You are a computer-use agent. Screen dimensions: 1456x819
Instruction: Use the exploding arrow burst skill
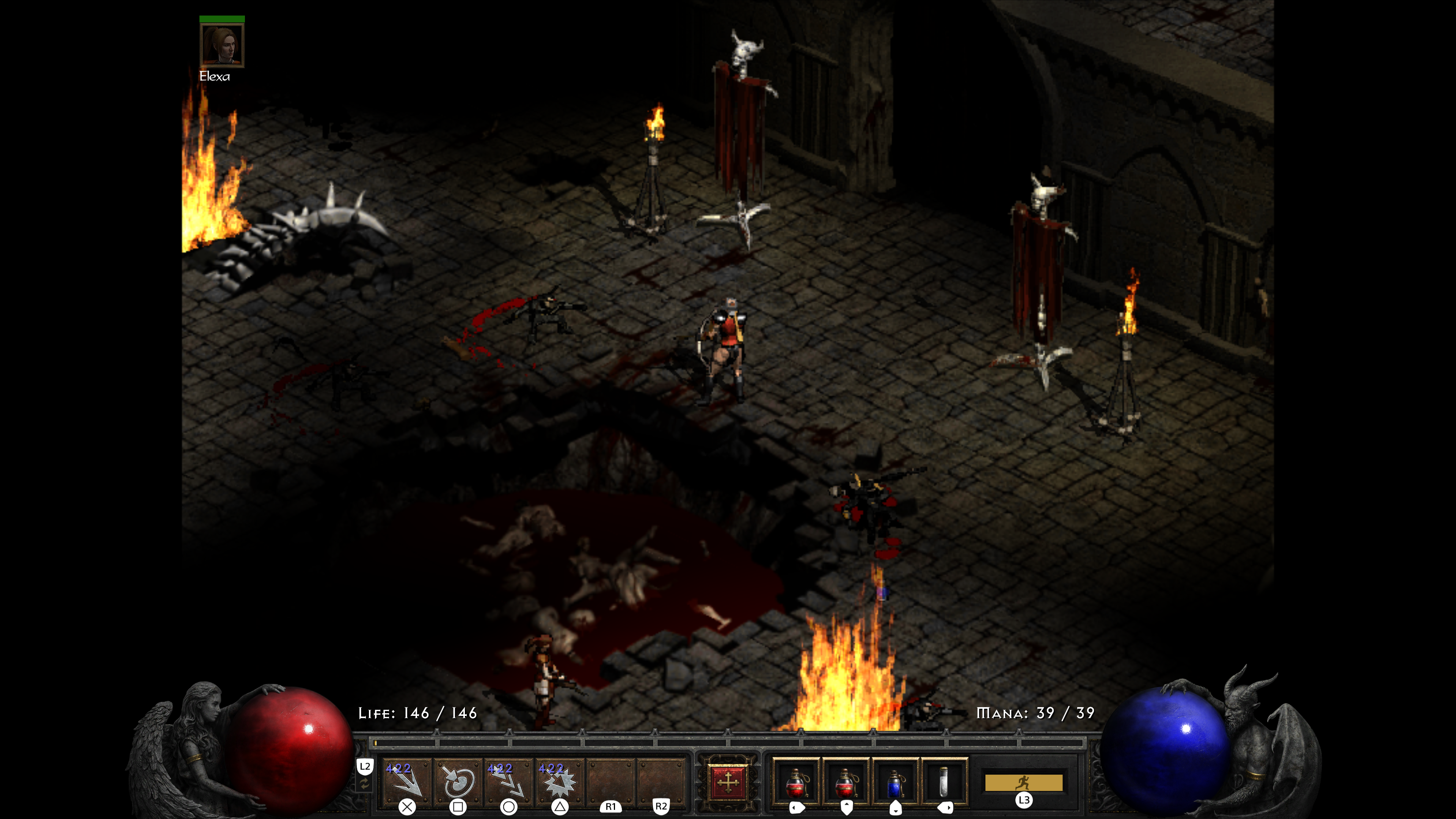tap(559, 782)
